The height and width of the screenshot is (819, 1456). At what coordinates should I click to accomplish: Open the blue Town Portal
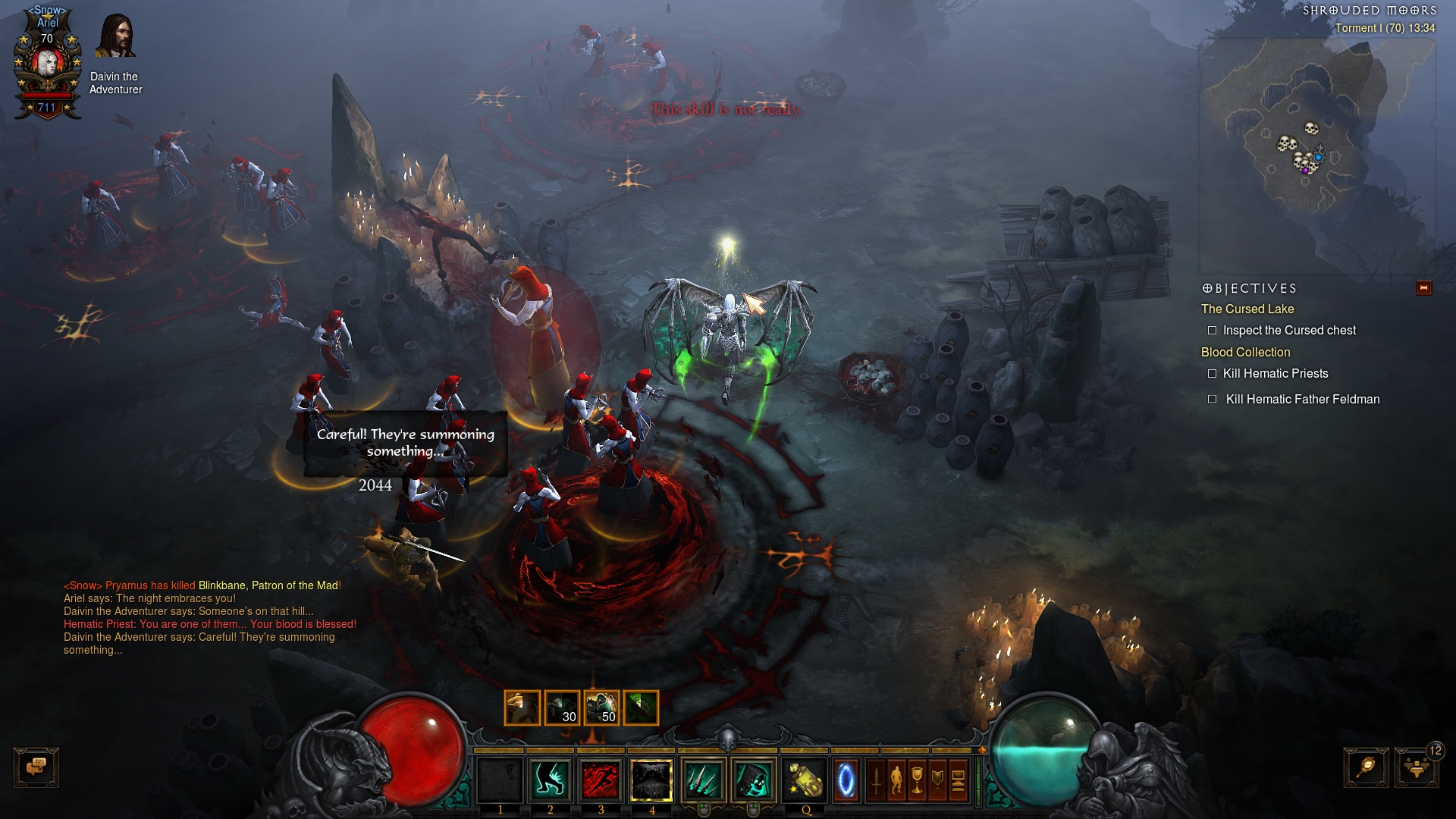click(x=846, y=780)
